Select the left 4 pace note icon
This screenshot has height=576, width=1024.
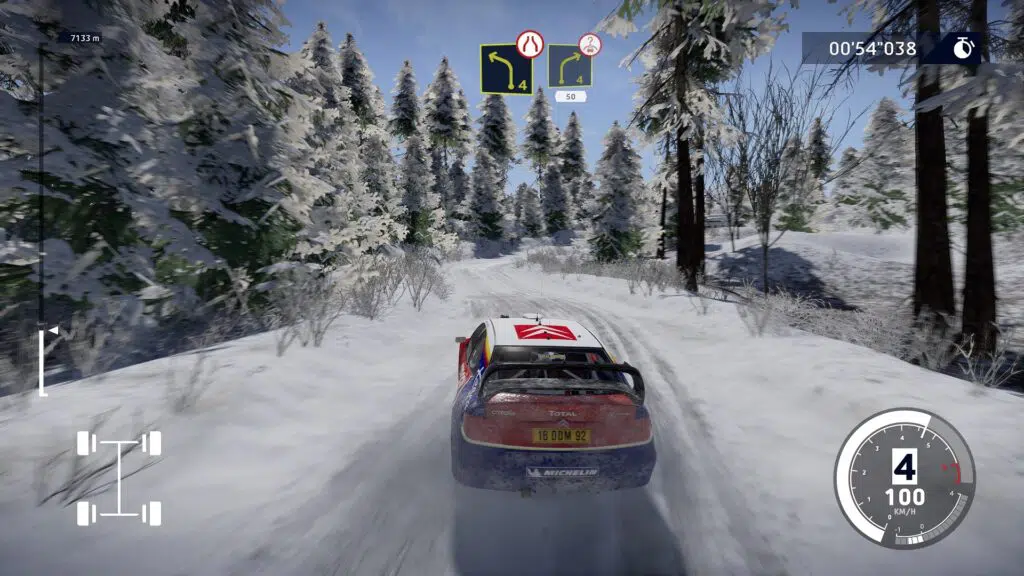[x=505, y=69]
